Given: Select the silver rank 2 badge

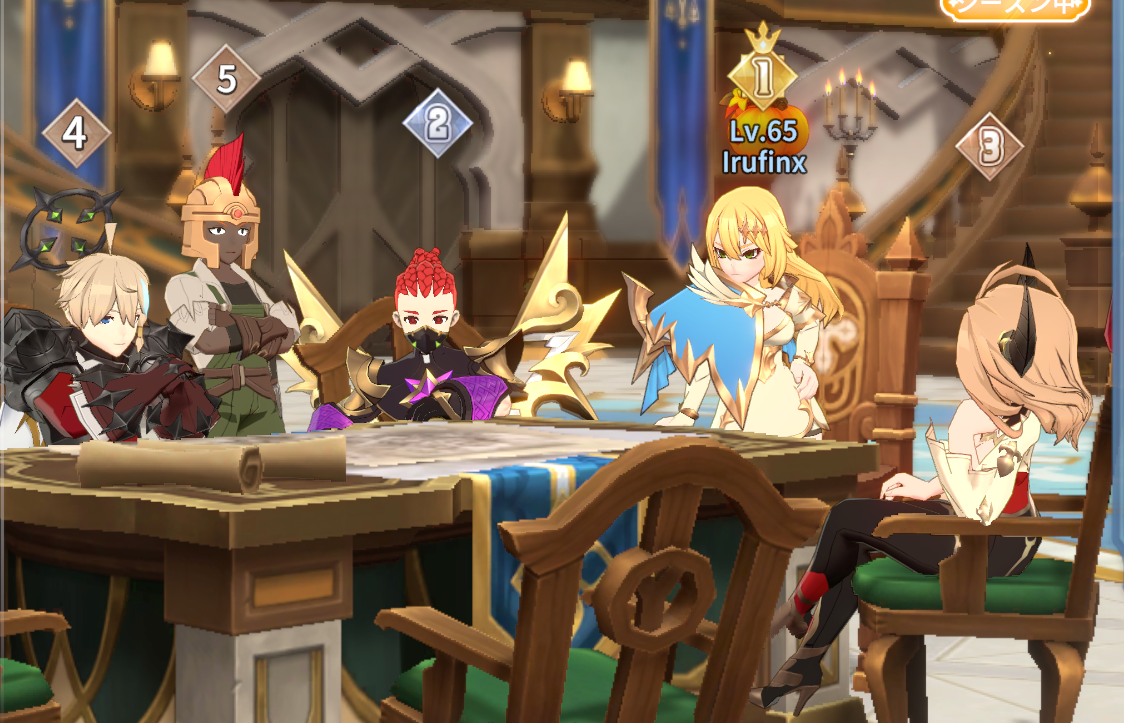Looking at the screenshot, I should [x=437, y=123].
